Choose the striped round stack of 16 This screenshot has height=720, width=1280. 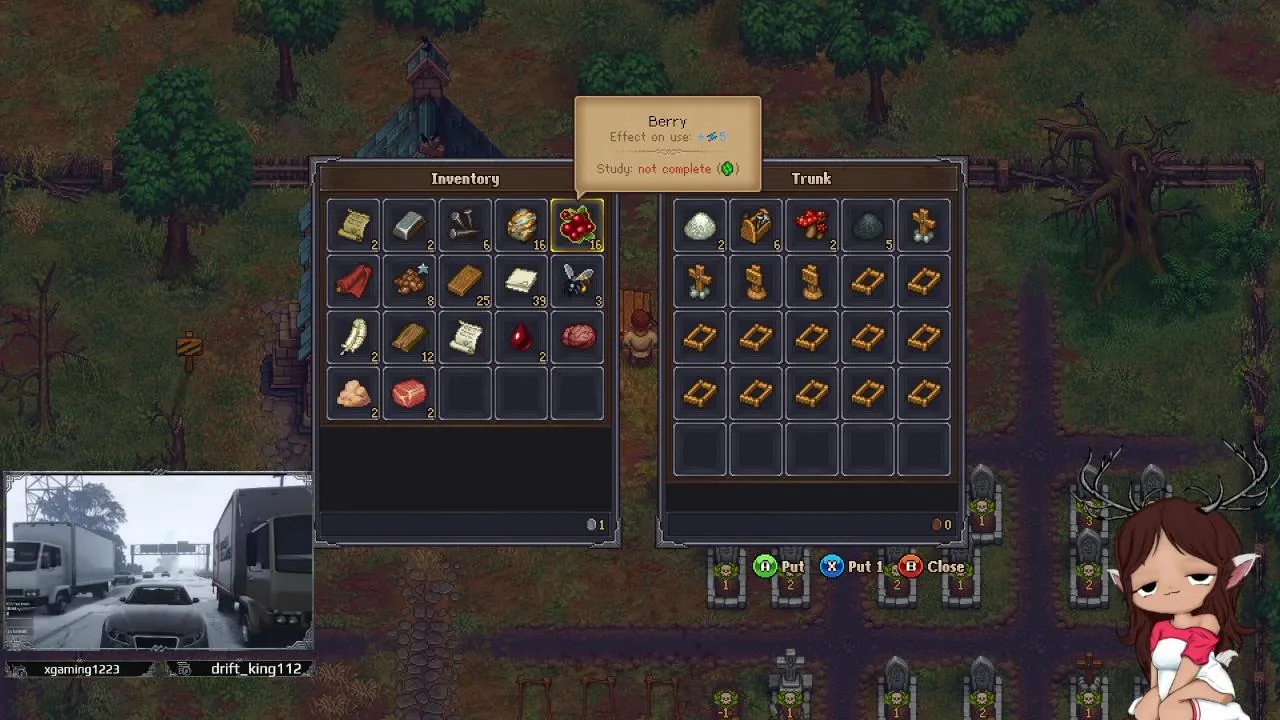click(x=521, y=226)
